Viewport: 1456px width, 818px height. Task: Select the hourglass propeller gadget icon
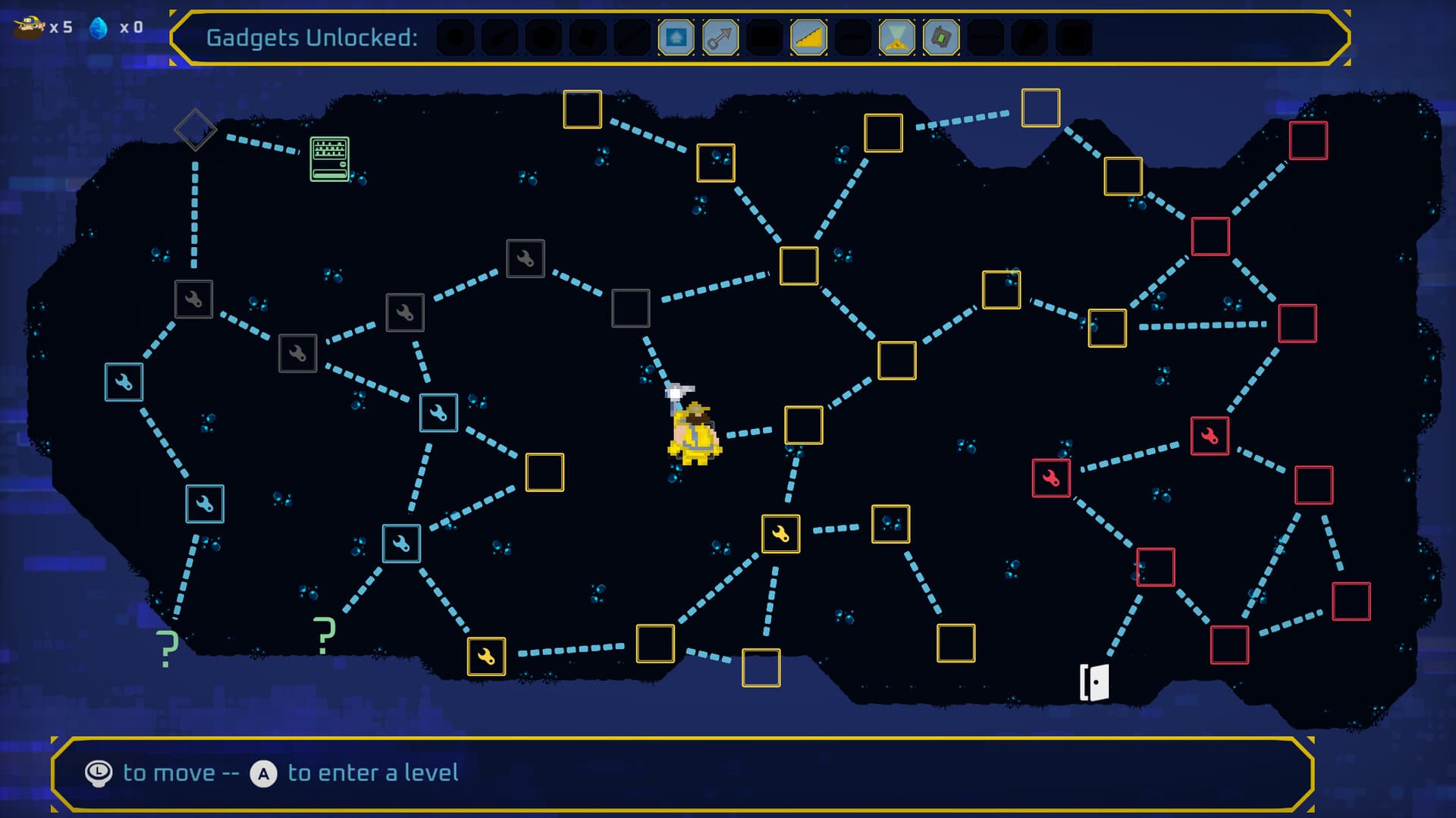898,36
